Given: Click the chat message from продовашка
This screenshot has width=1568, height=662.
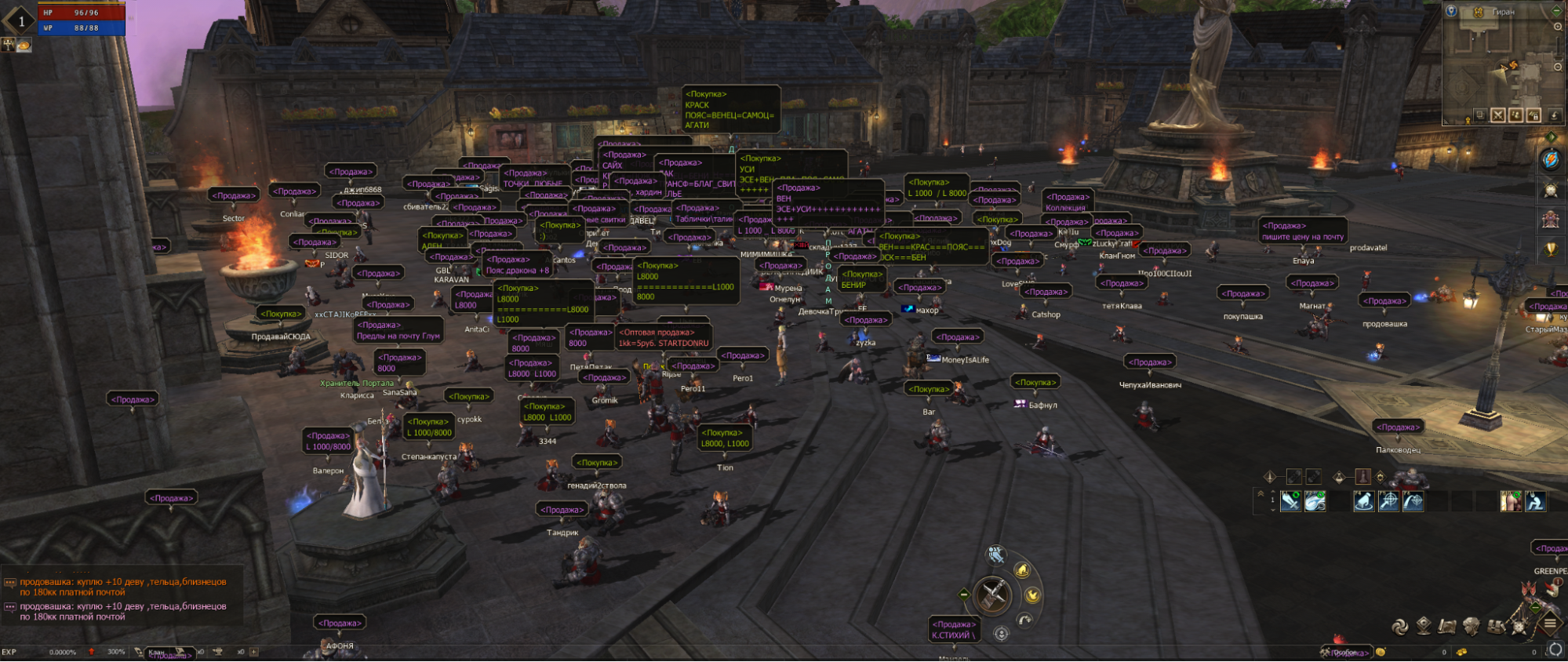Looking at the screenshot, I should pyautogui.click(x=123, y=587).
